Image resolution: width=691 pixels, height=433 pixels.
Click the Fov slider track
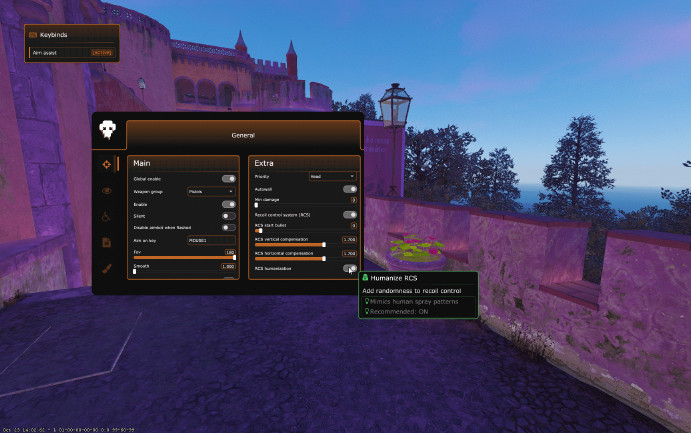(x=184, y=258)
